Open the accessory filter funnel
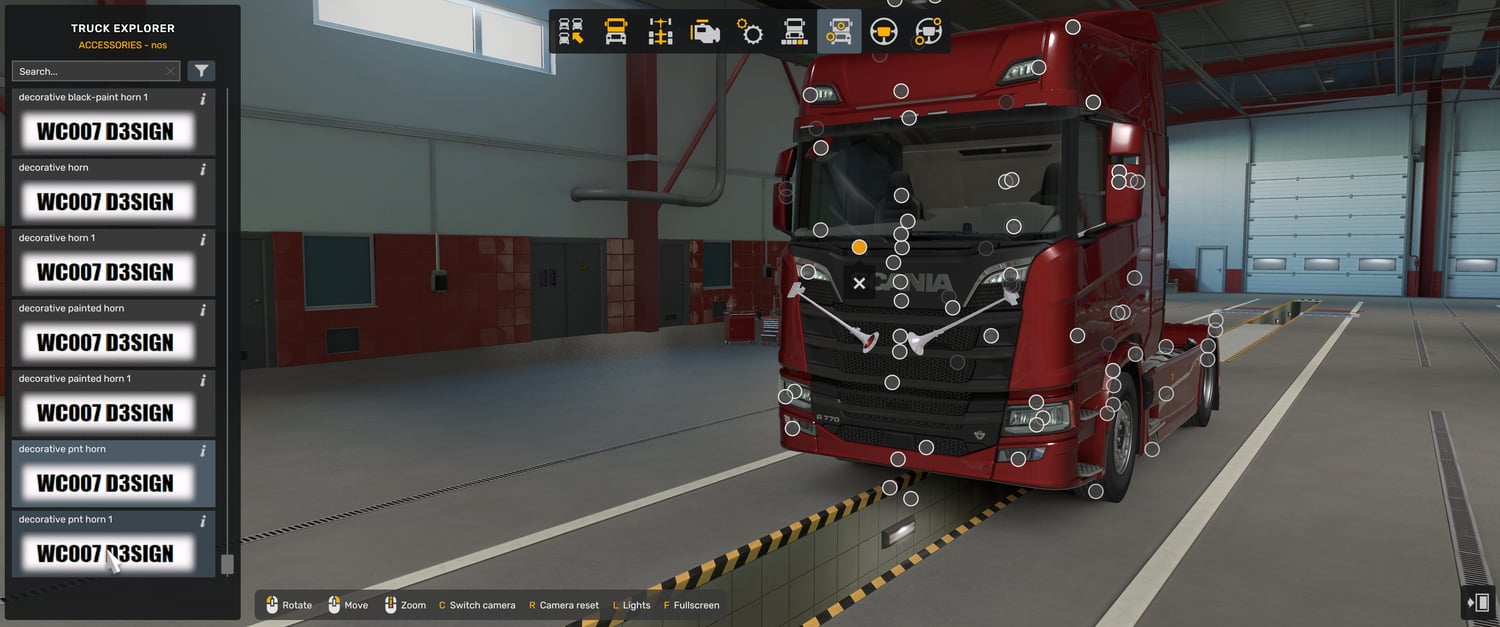Image resolution: width=1500 pixels, height=627 pixels. click(201, 71)
